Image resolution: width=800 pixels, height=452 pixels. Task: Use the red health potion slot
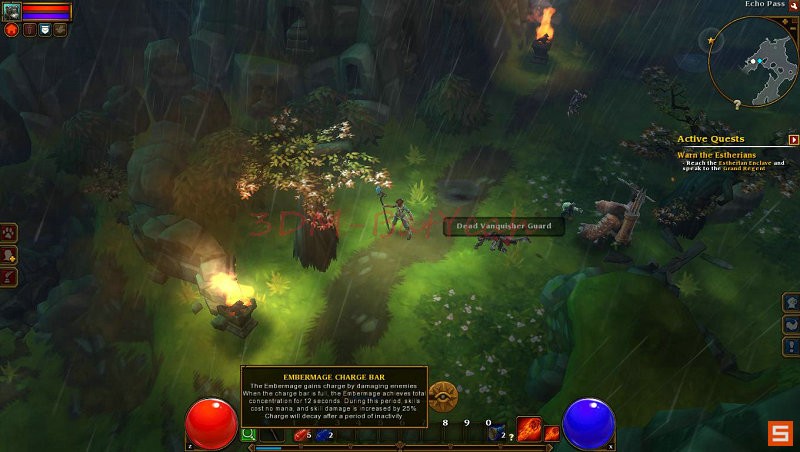point(301,435)
